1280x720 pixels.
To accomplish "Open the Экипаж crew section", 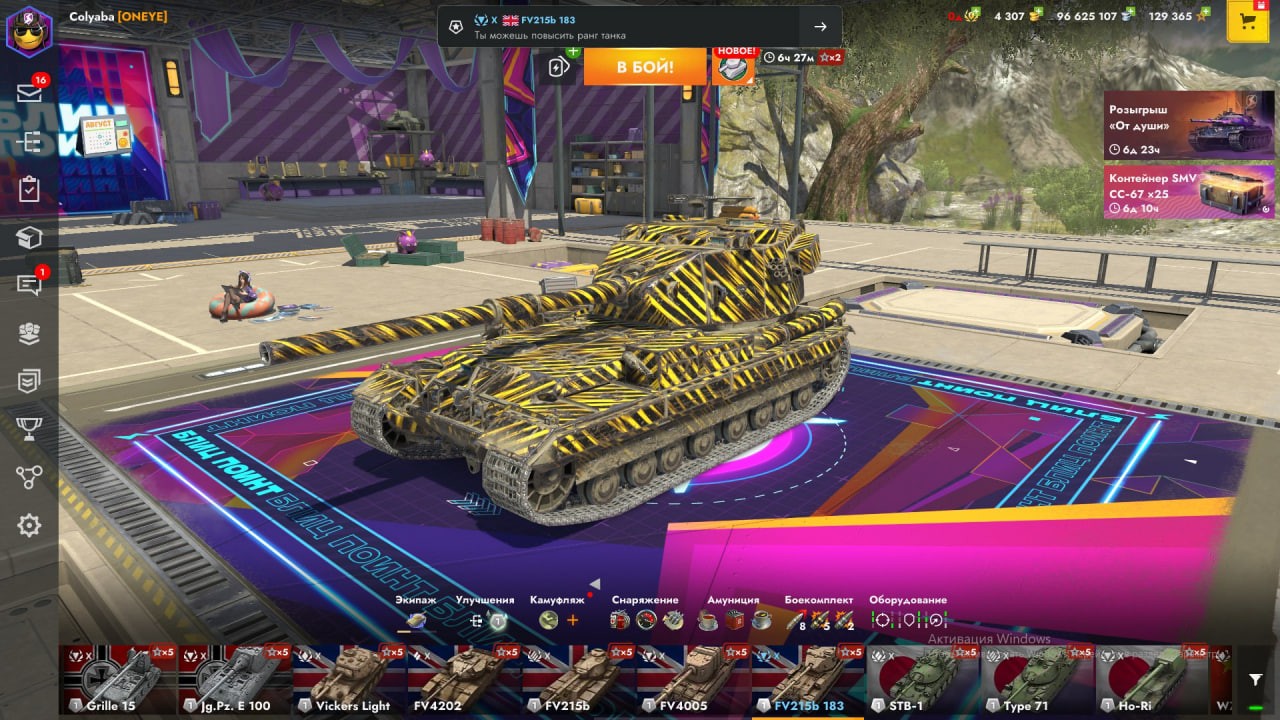I will [416, 620].
